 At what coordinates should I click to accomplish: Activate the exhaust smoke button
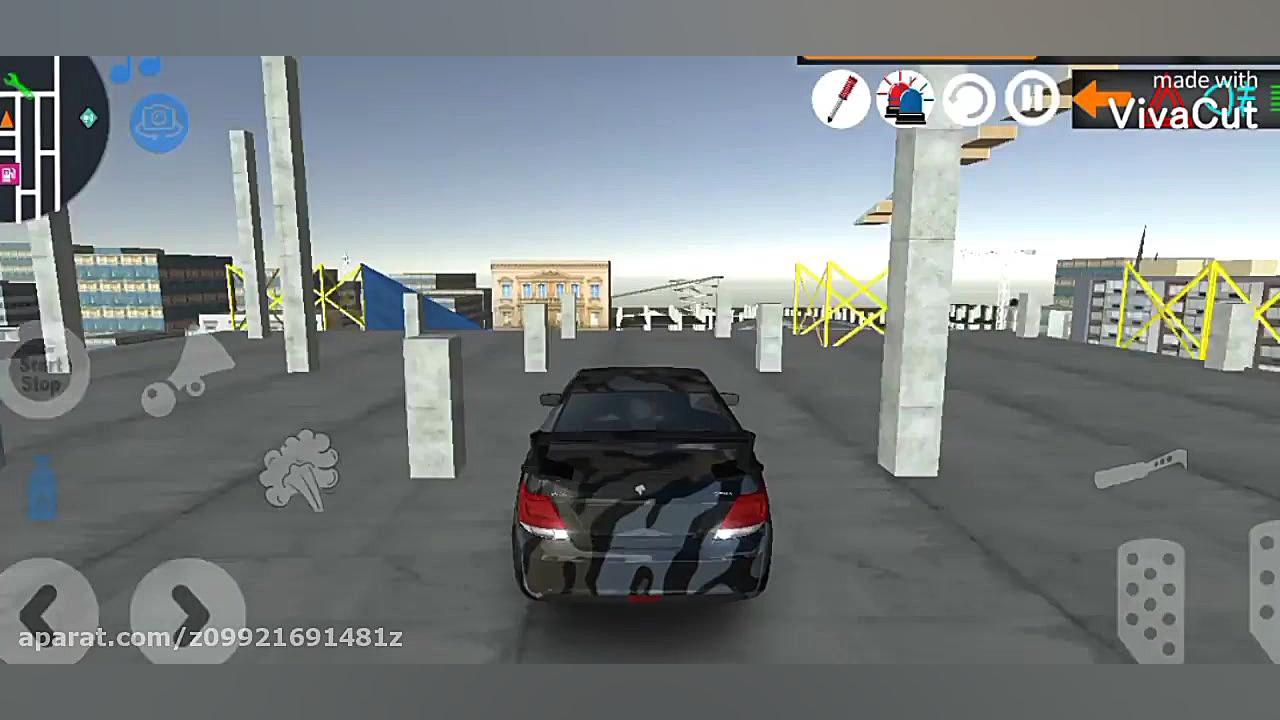click(x=300, y=470)
